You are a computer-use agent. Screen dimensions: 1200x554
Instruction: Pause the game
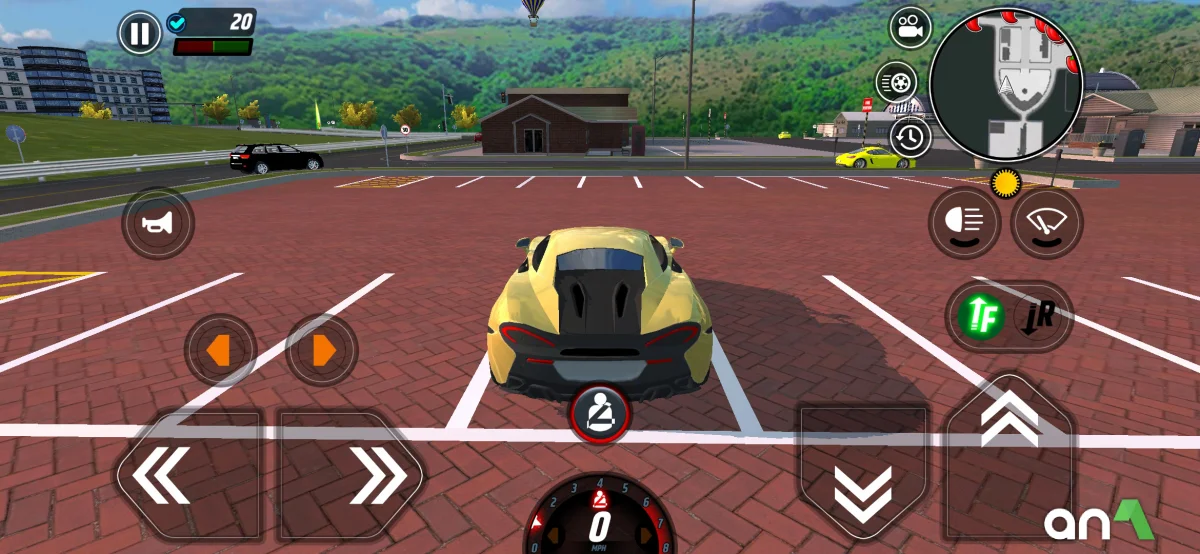[x=140, y=34]
